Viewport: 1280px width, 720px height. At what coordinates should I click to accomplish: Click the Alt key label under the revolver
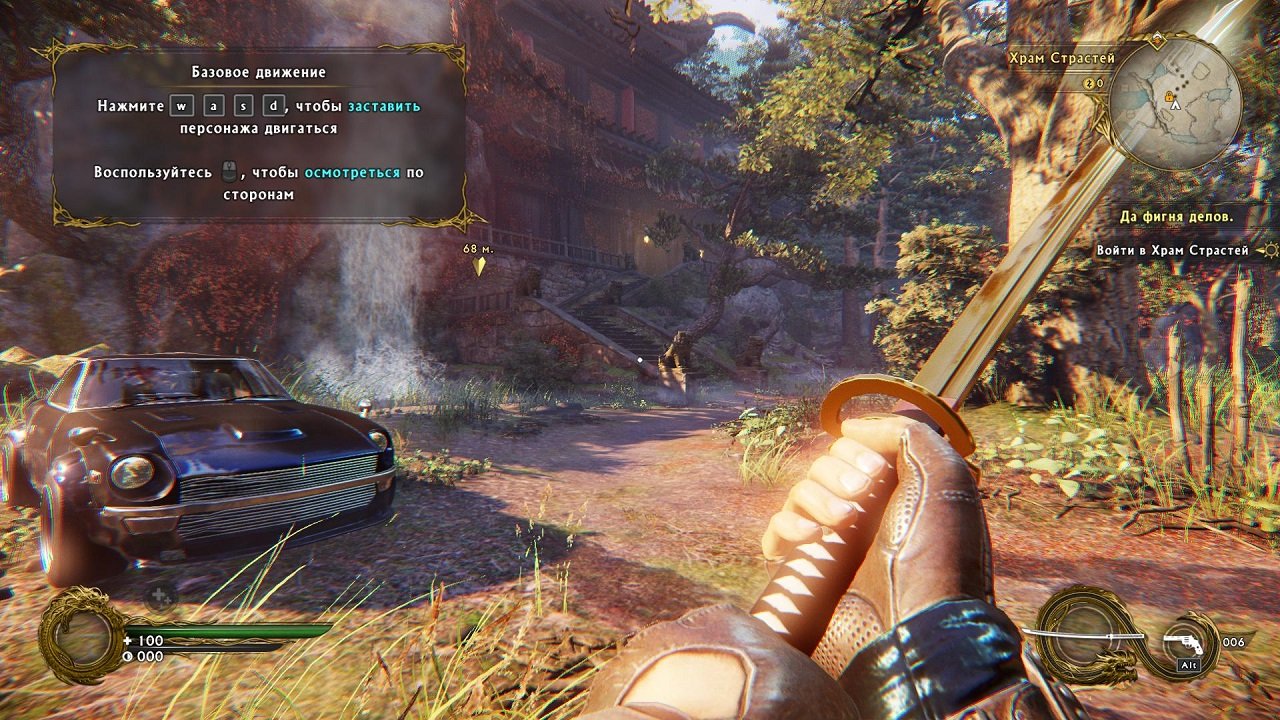[1189, 664]
